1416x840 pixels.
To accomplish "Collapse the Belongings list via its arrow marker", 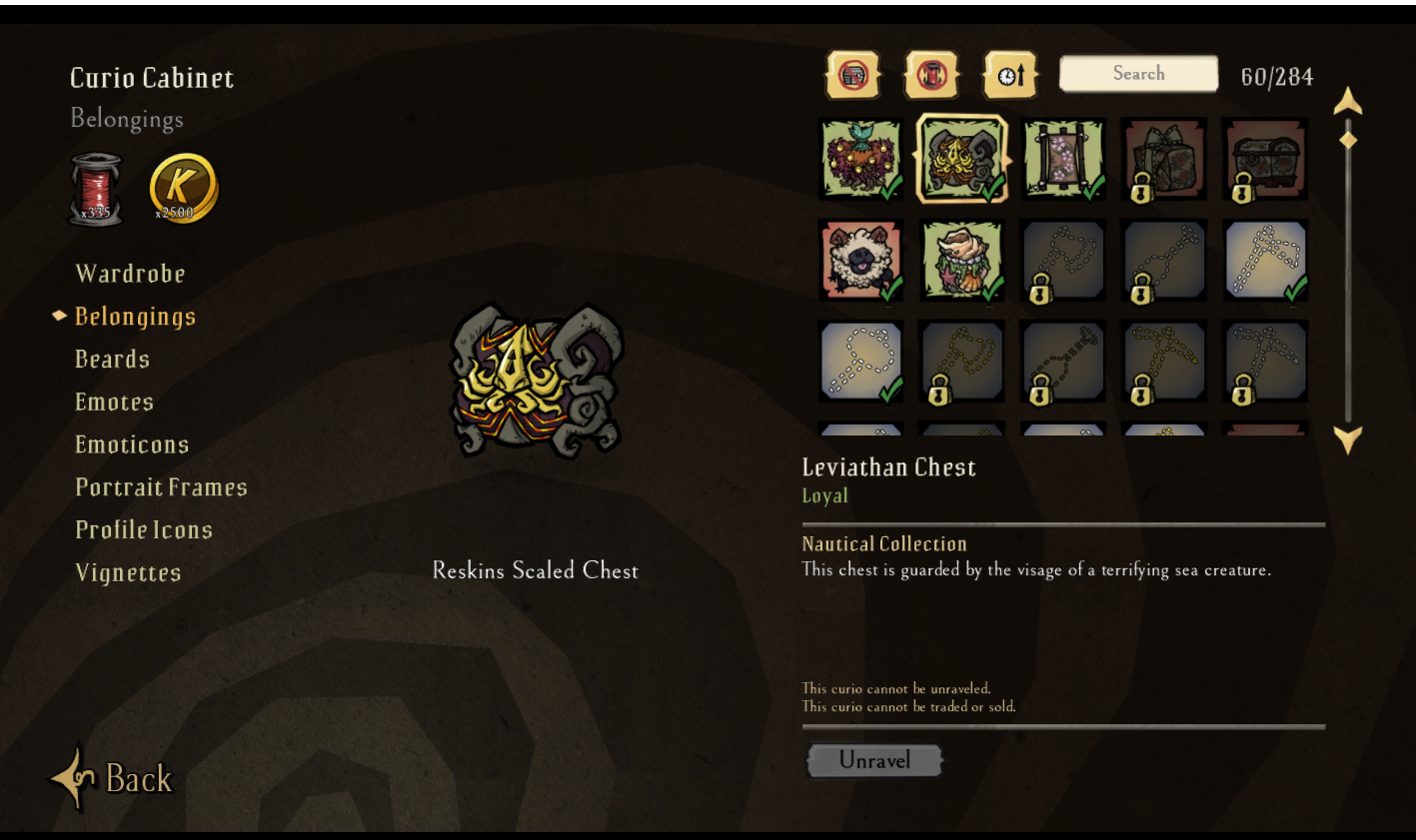I will (x=60, y=316).
